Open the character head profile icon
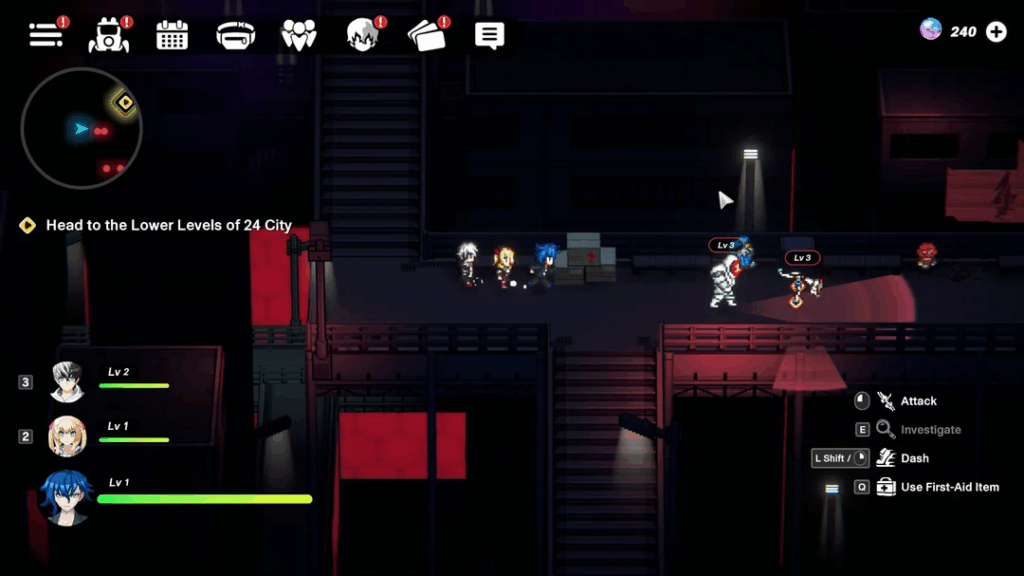Screen dimensions: 1024x576 pos(361,36)
